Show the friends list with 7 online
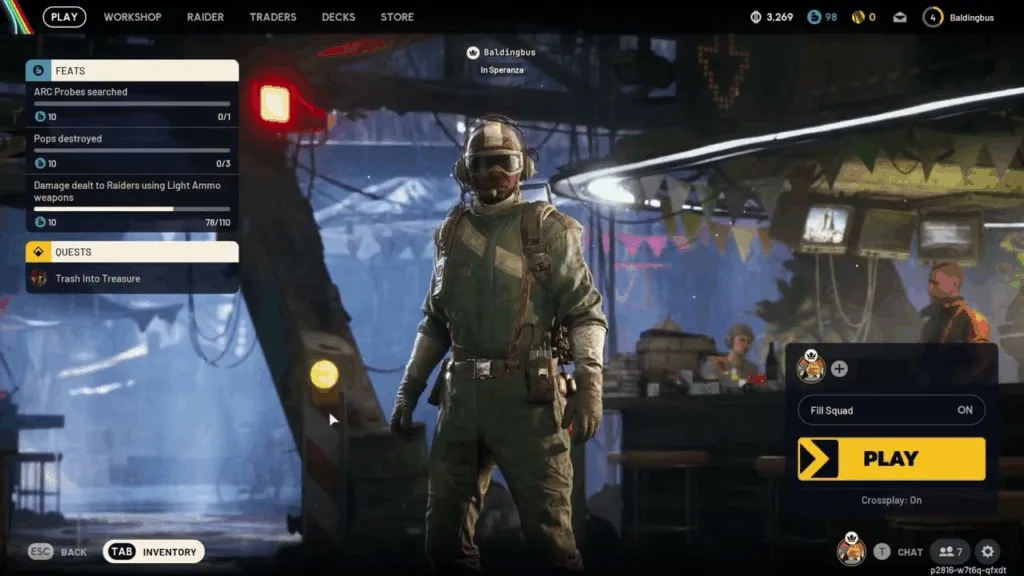This screenshot has height=576, width=1024. click(949, 551)
